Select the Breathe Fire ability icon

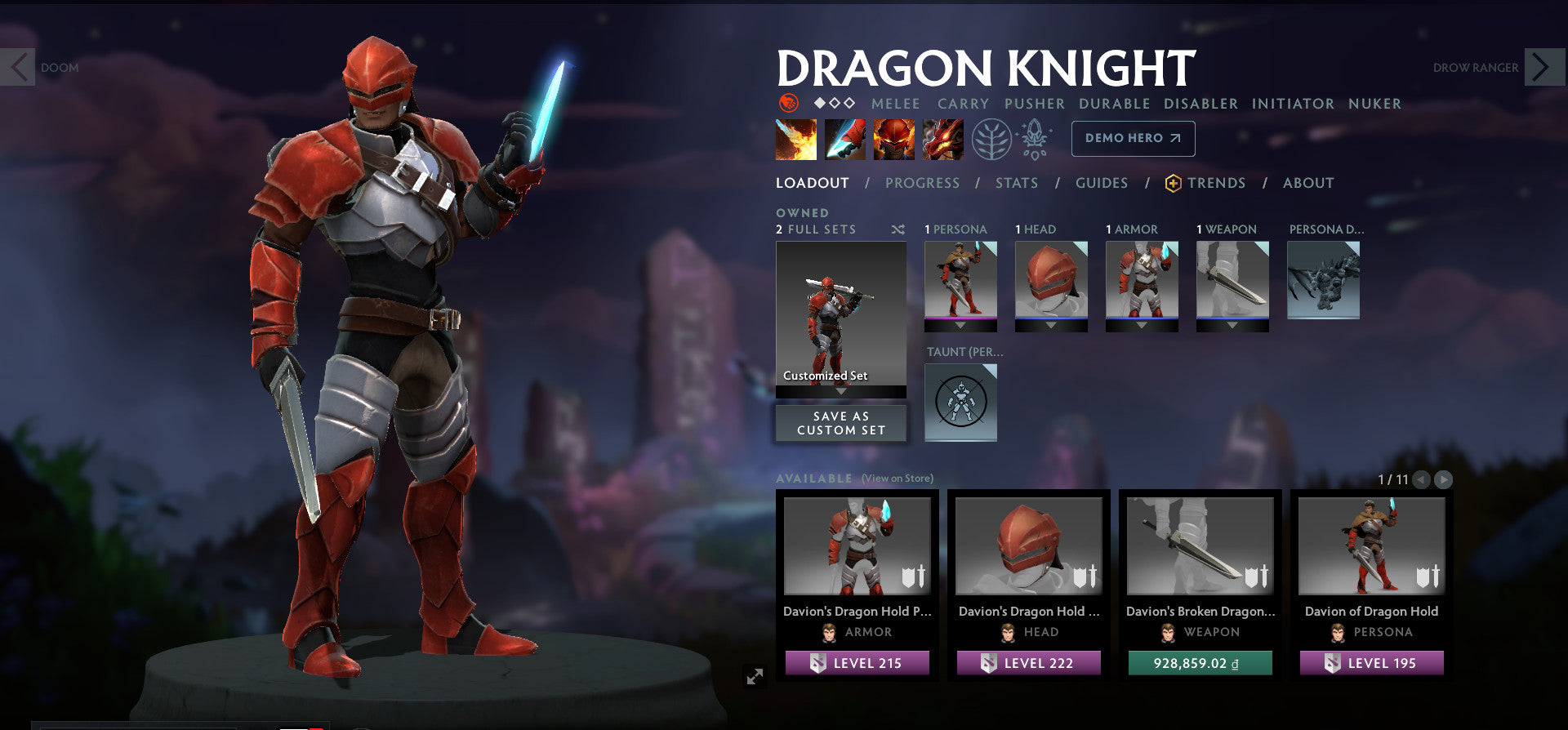coord(795,139)
